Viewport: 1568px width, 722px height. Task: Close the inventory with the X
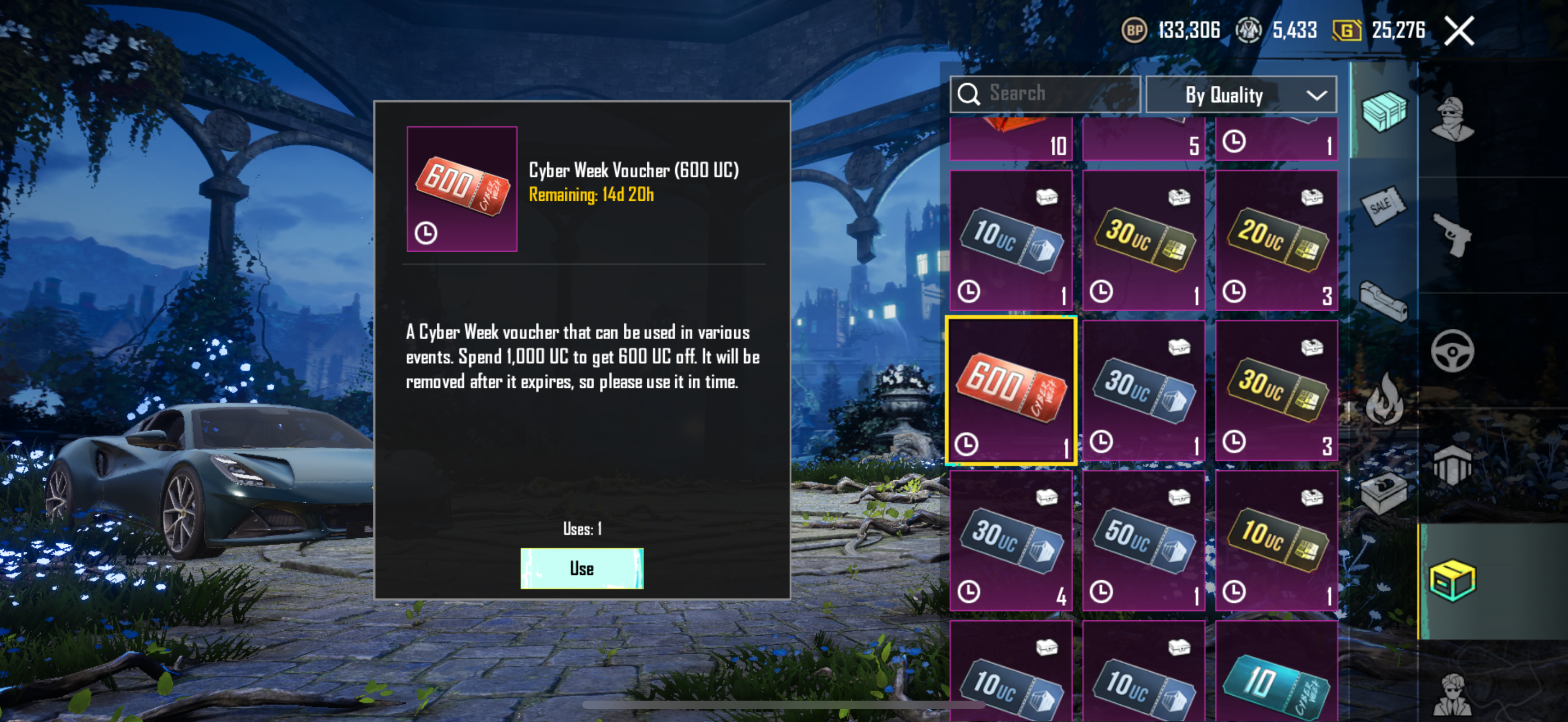[1459, 31]
